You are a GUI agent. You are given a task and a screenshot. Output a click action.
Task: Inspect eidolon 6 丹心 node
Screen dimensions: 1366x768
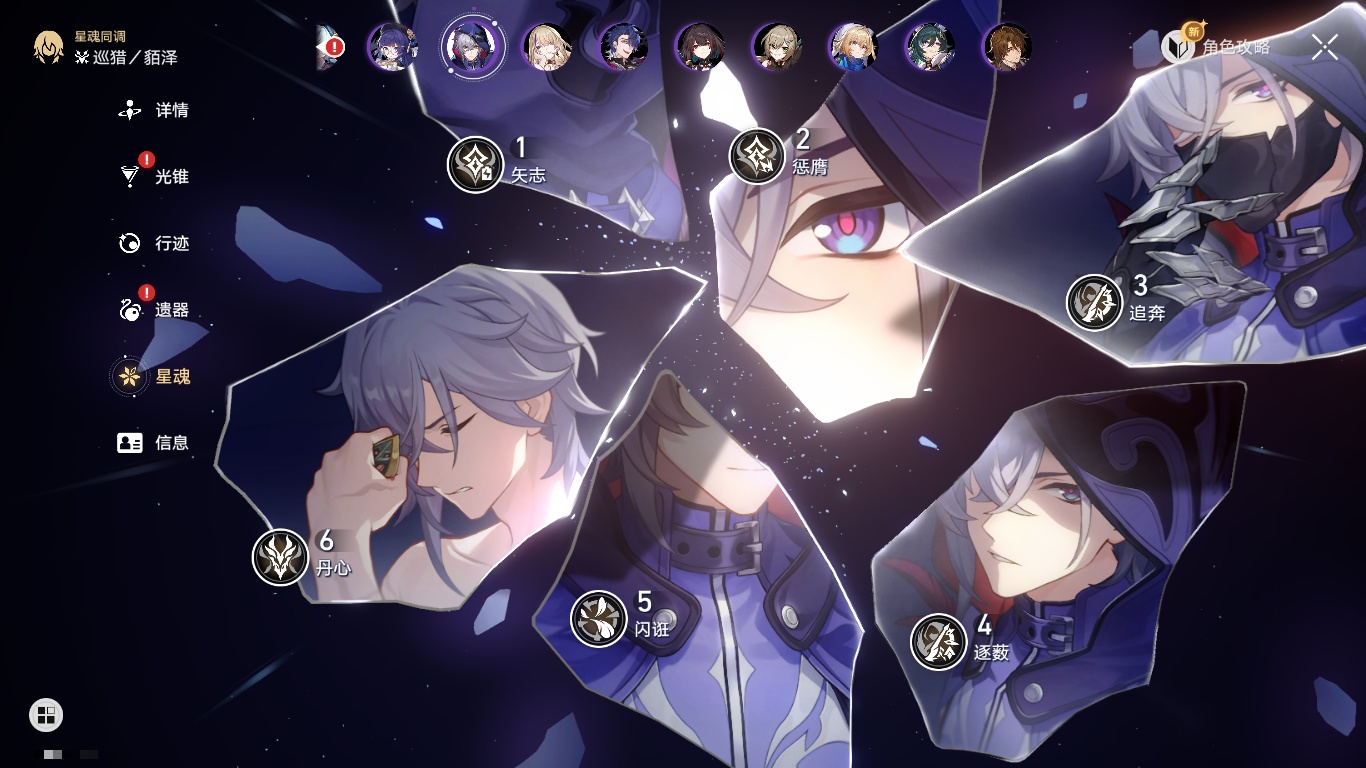(x=280, y=557)
